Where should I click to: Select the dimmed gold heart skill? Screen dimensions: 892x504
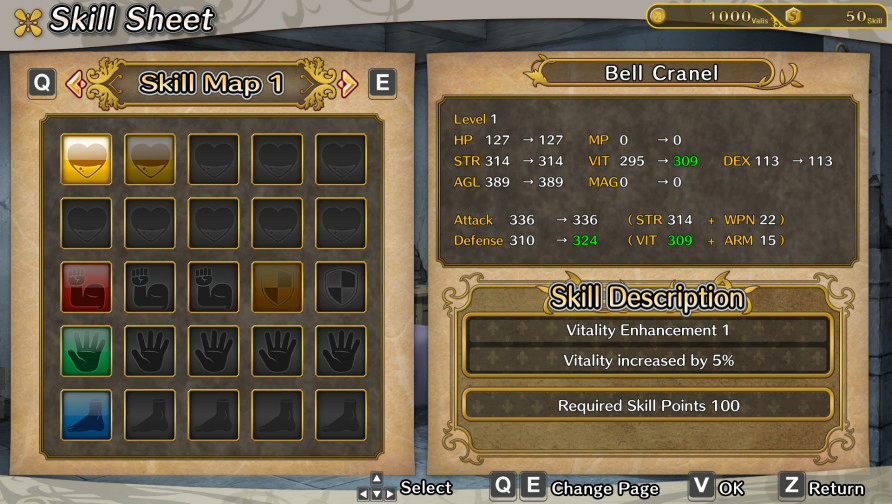coord(150,160)
